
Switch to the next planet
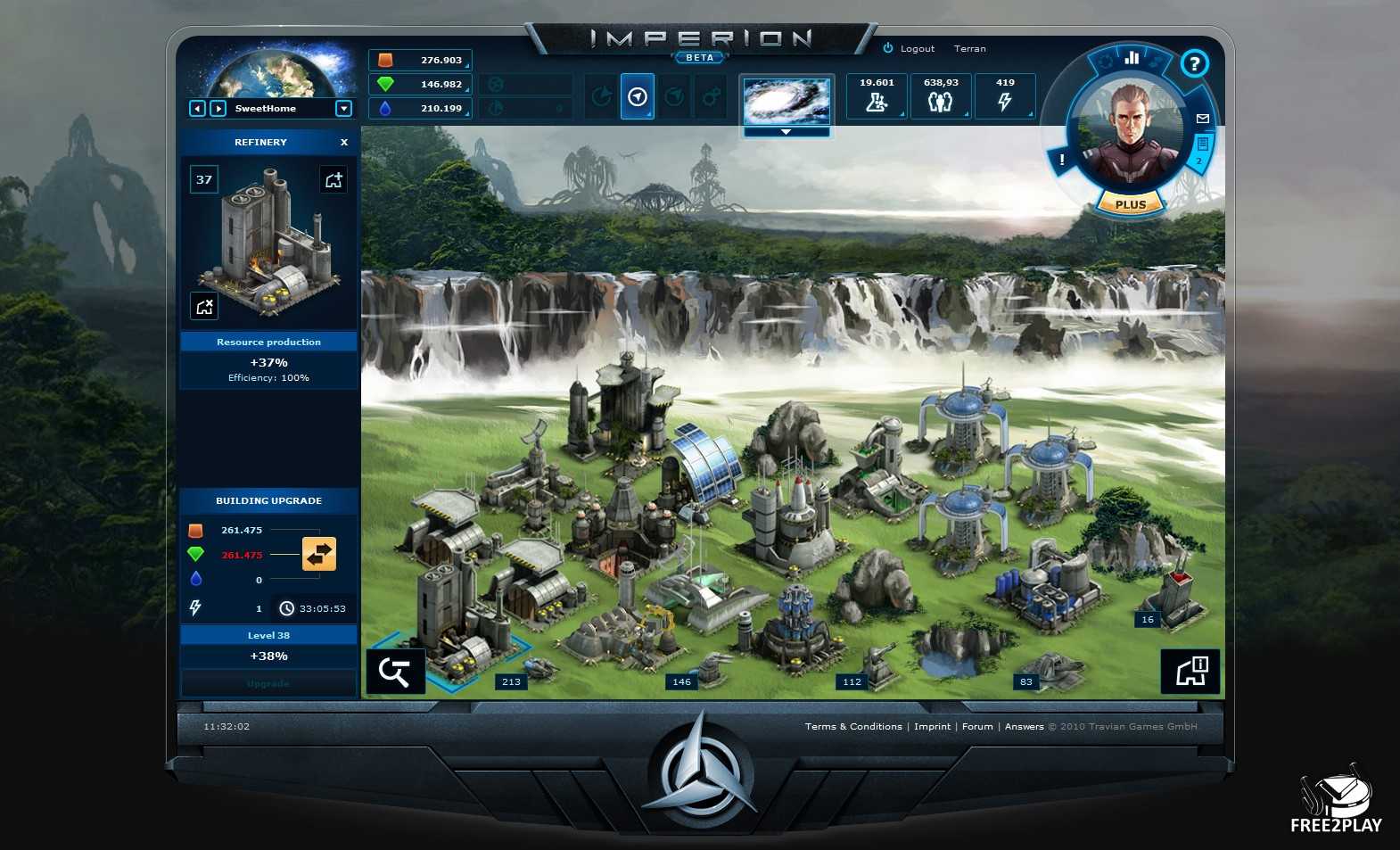[218, 109]
